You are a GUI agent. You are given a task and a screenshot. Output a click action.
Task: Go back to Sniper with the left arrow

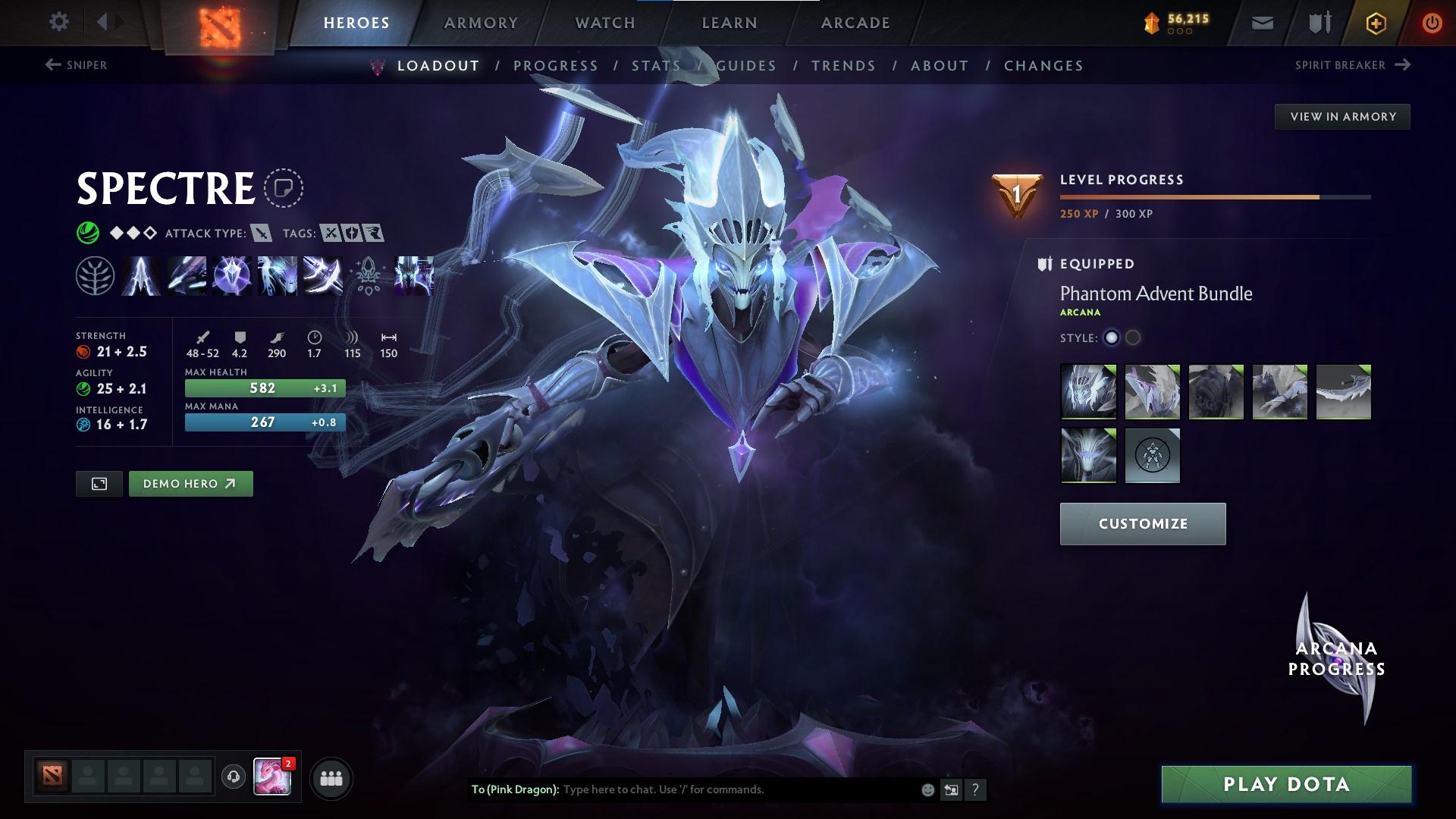pos(52,65)
